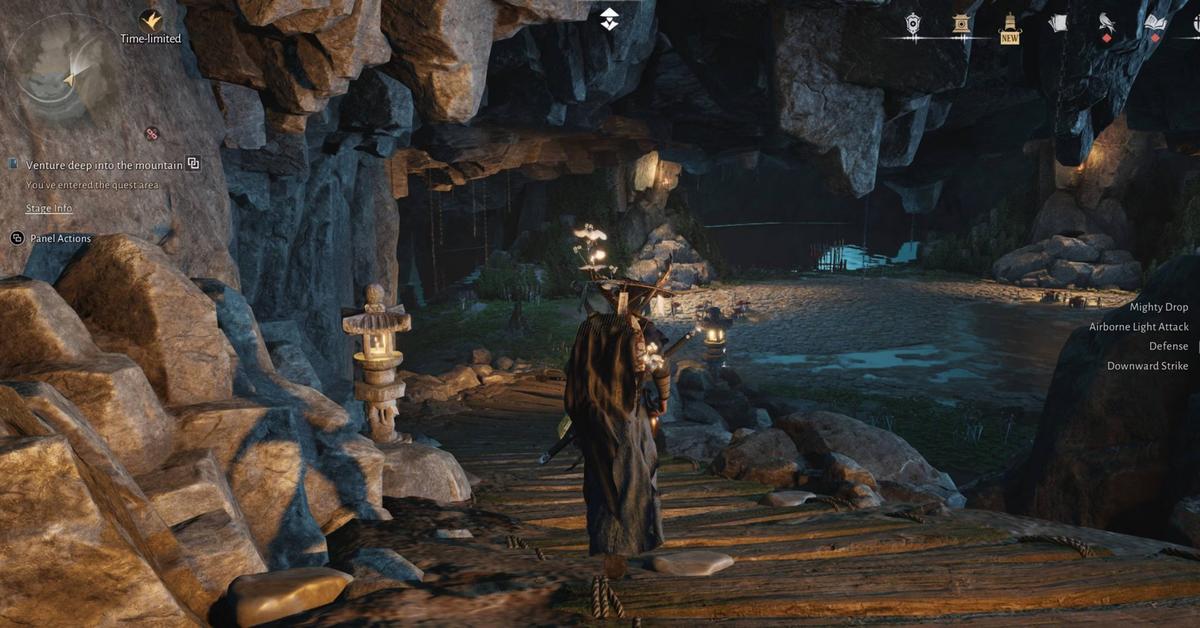Click the small red chain icon below the minimap
The width and height of the screenshot is (1200, 628).
[x=152, y=133]
